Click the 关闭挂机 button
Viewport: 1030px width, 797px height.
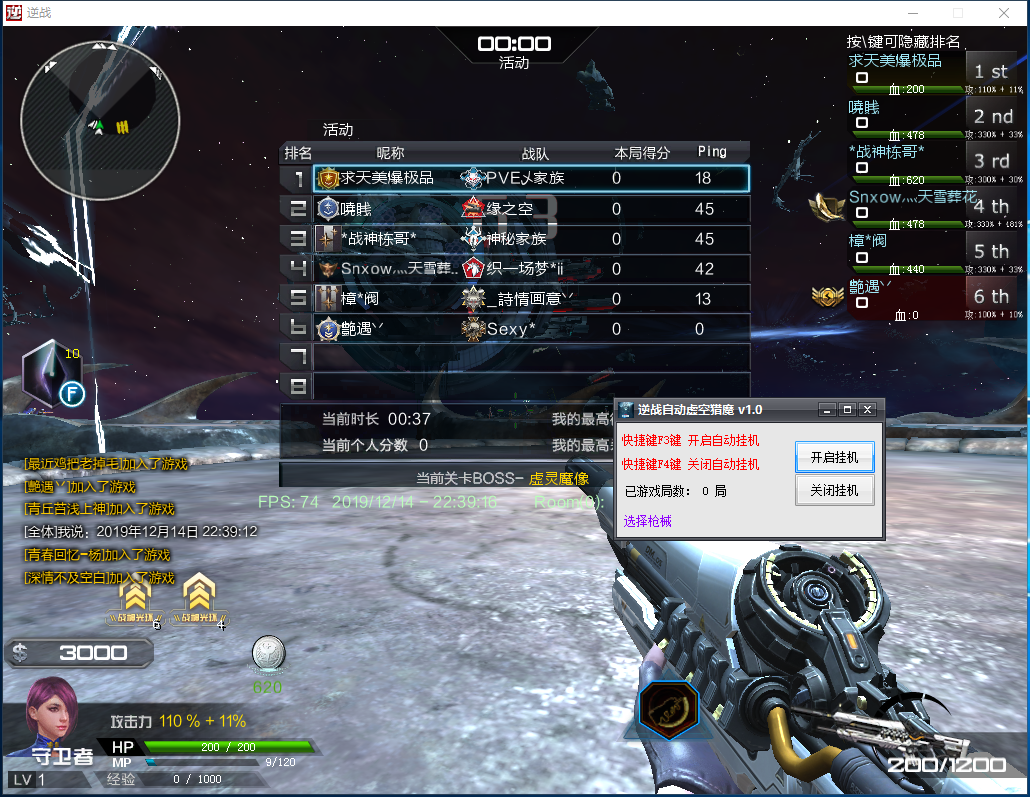click(x=834, y=490)
